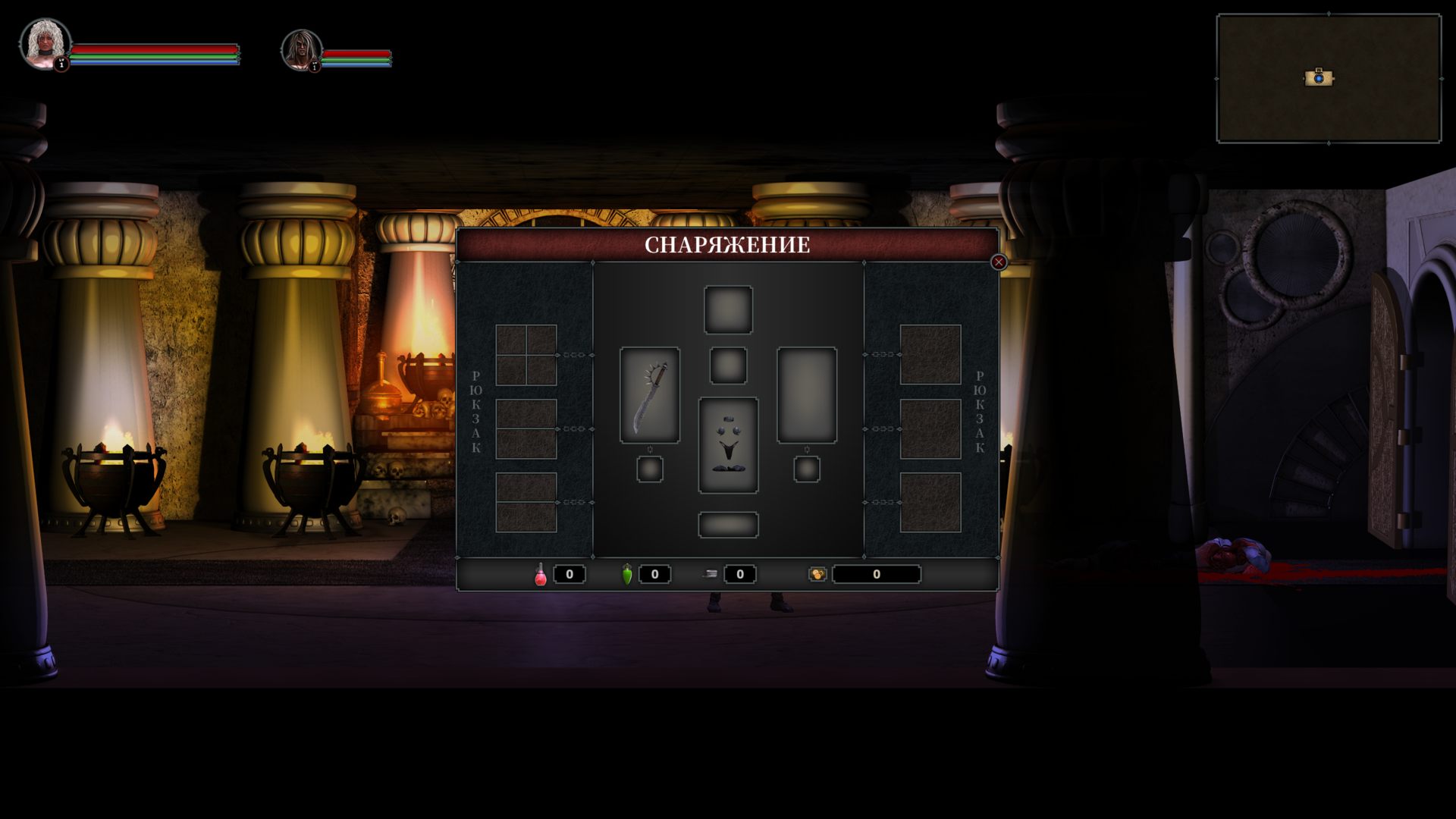Screen dimensions: 1456x819
Task: Click the gold coins icon
Action: 817,574
